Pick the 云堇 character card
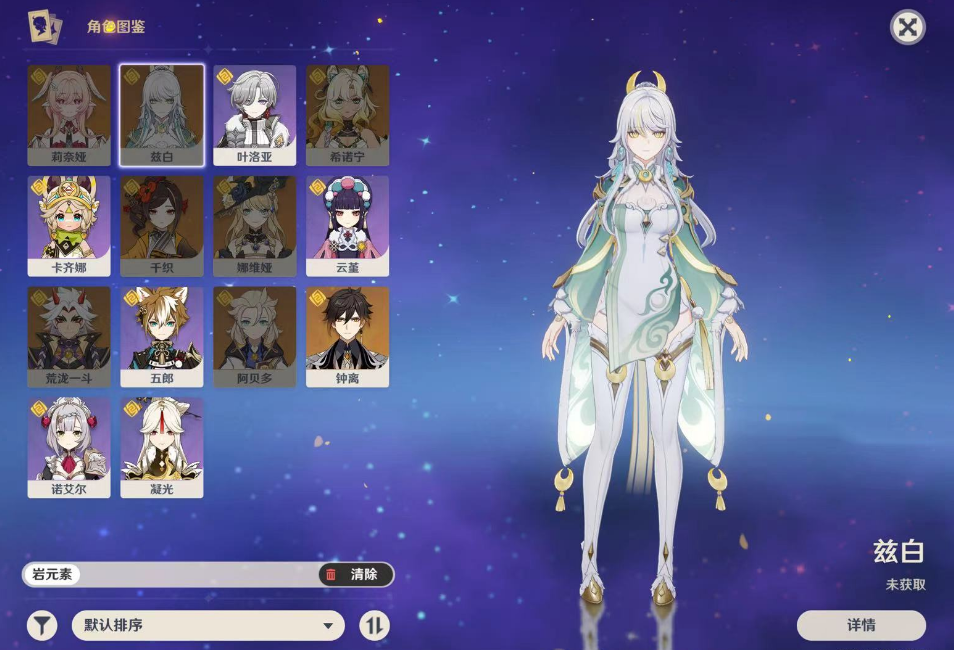 pos(347,226)
